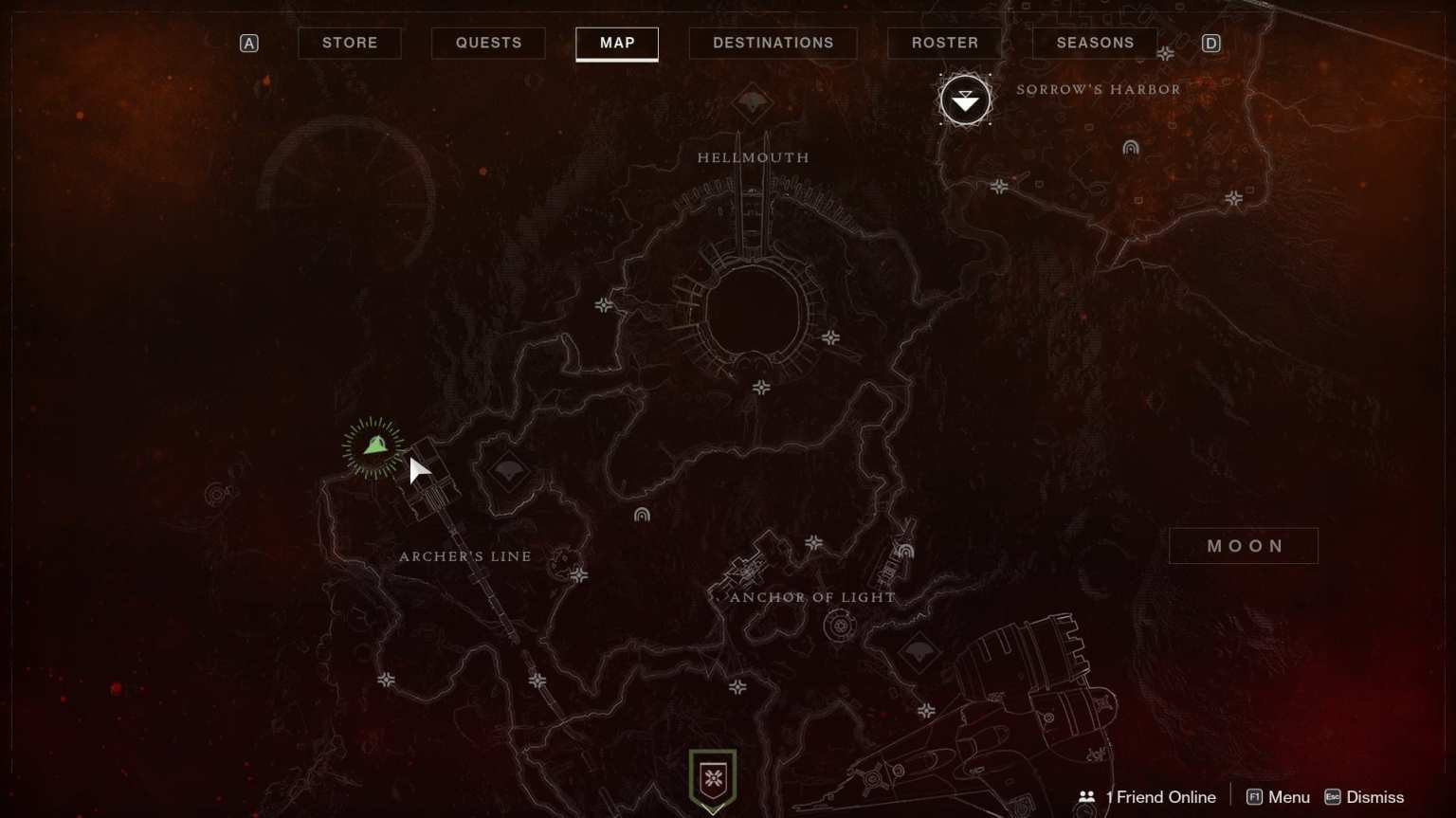
Task: Open the DESTINATIONS tab
Action: coord(773,43)
